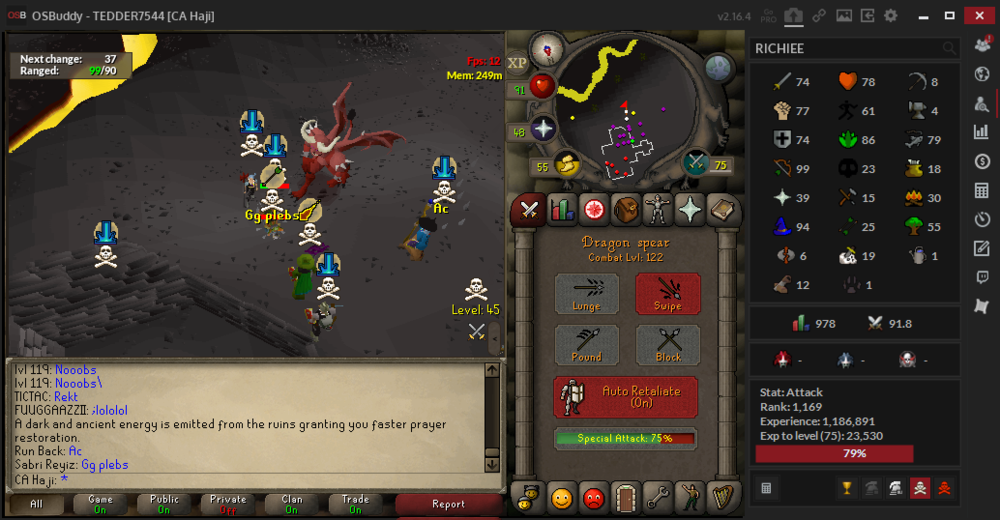
Task: Open the Worn Equipment tab
Action: pos(658,210)
